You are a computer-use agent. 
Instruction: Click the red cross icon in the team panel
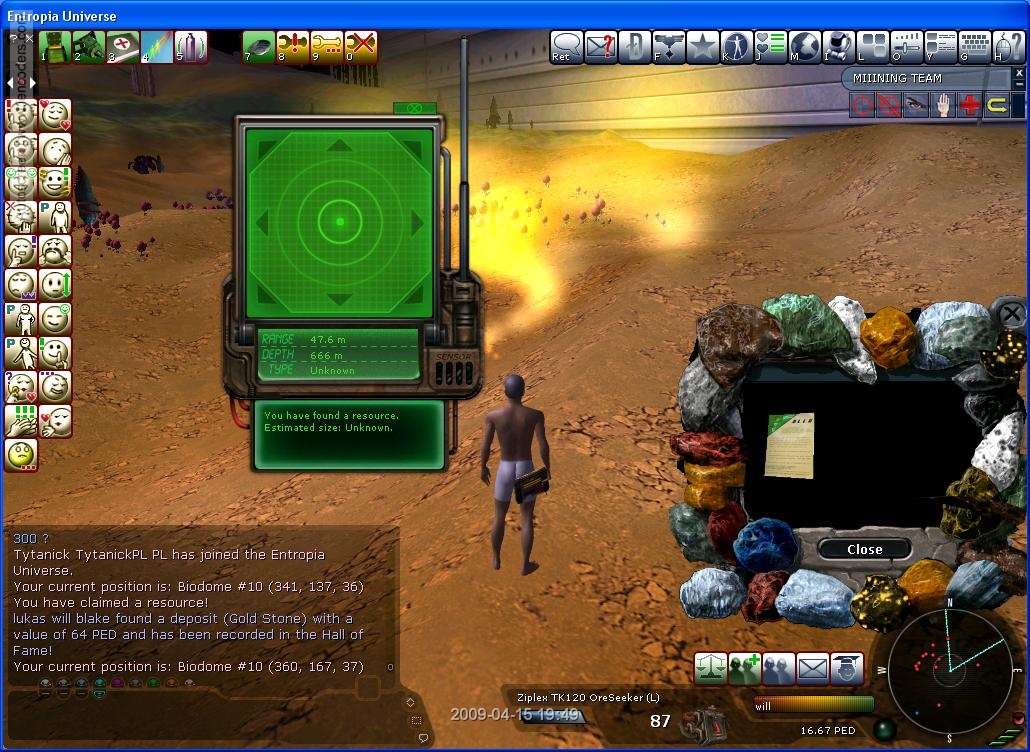[x=969, y=105]
